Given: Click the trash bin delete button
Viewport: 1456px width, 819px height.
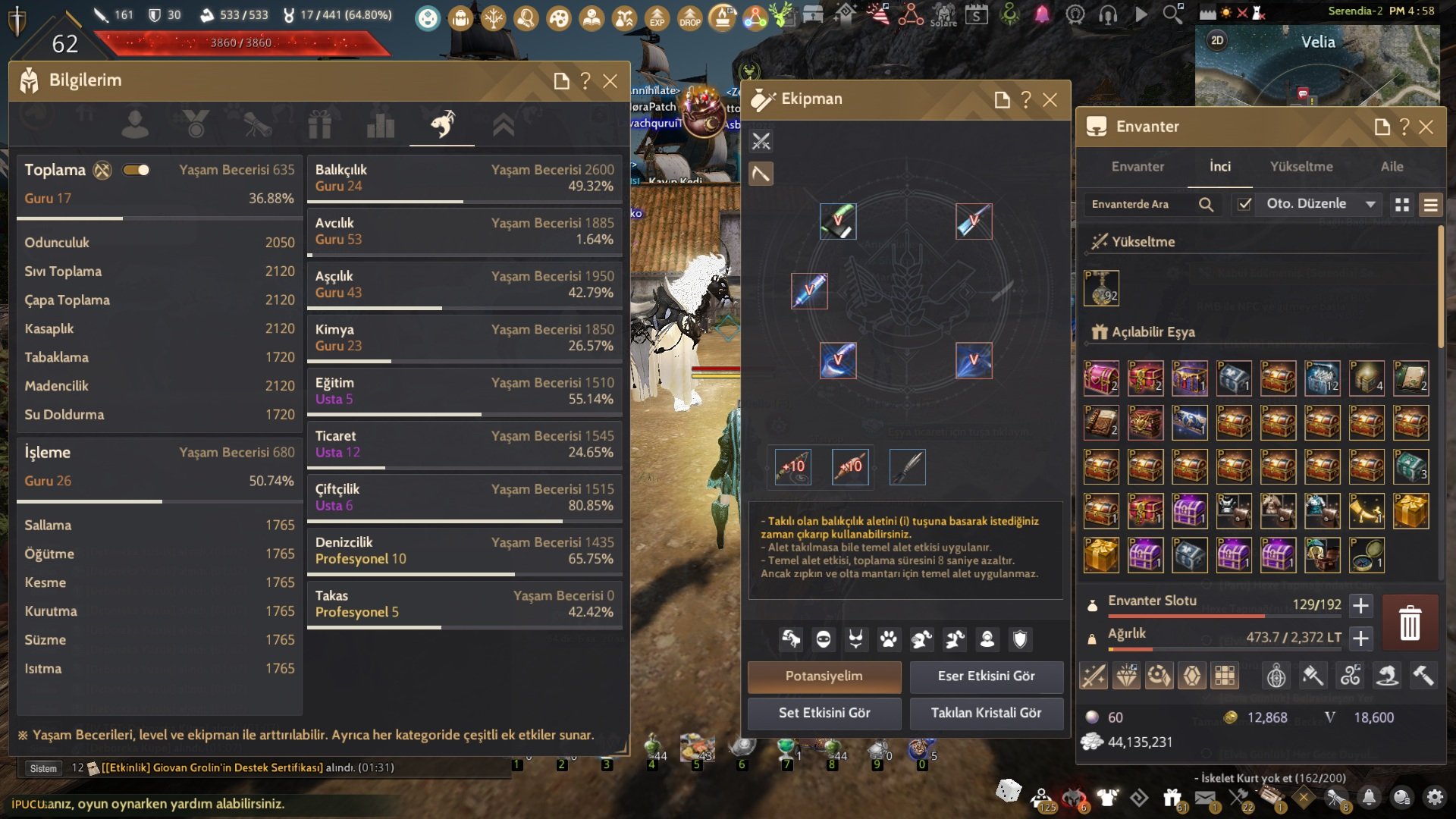Looking at the screenshot, I should pos(1410,623).
